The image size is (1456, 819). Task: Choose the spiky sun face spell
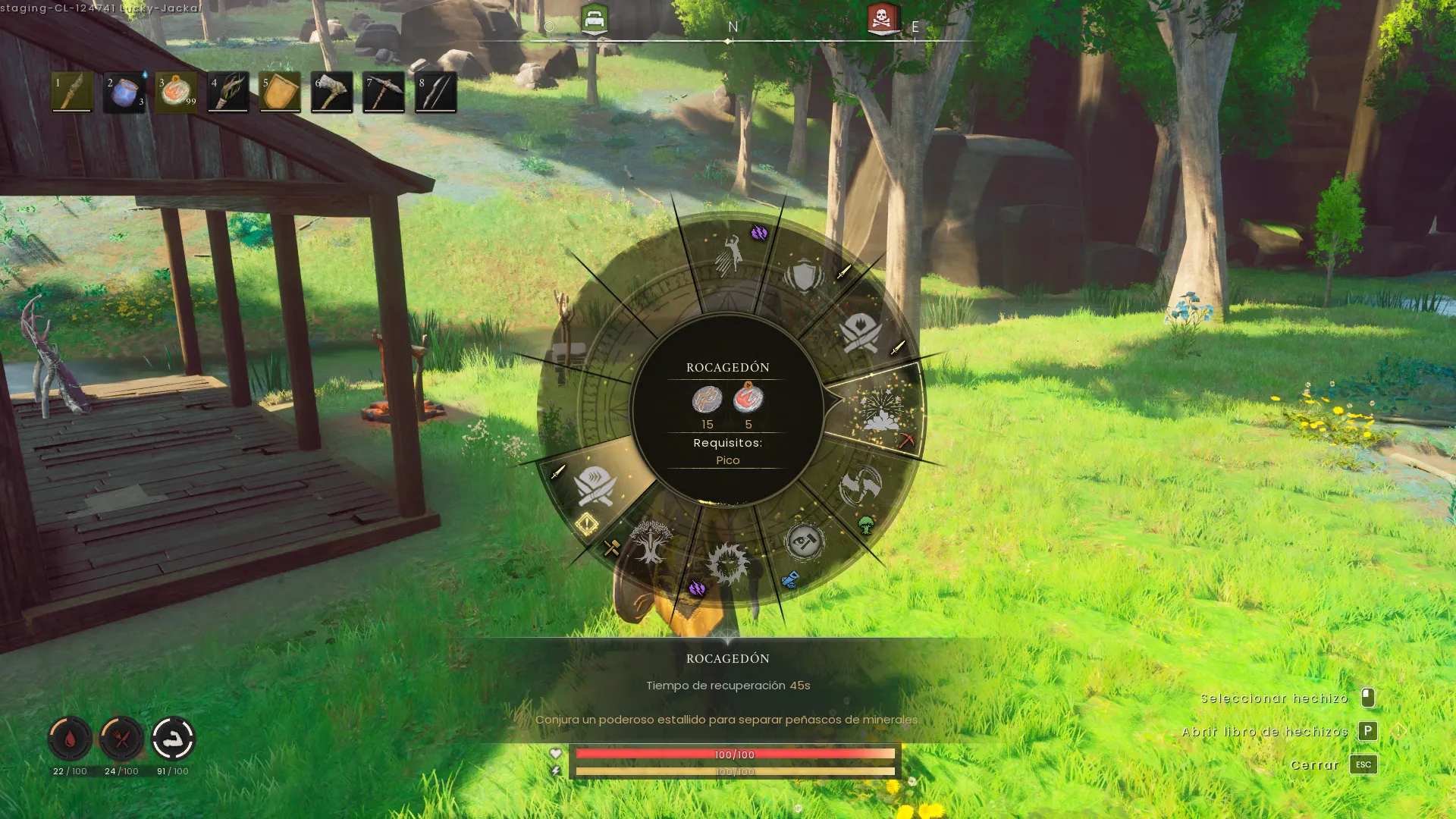(x=727, y=563)
